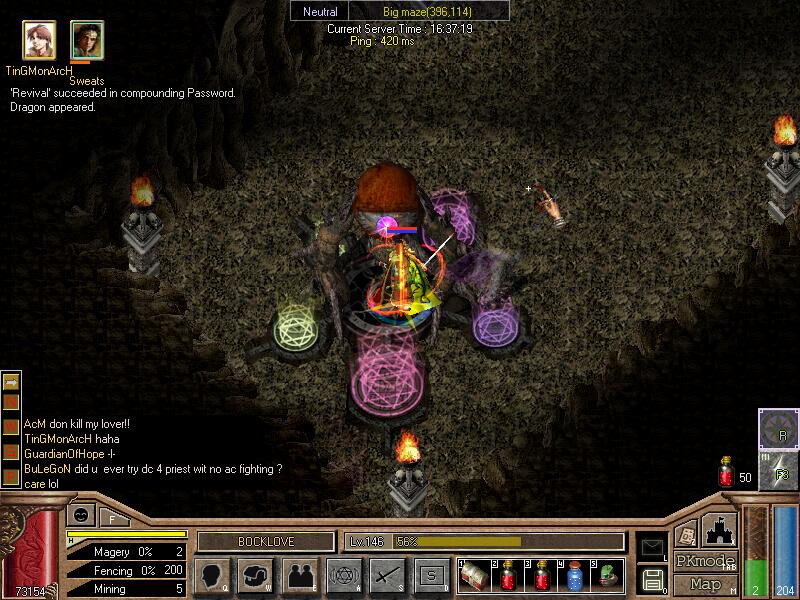Select TinGMonArcH party portrait
800x600 pixels.
39,41
